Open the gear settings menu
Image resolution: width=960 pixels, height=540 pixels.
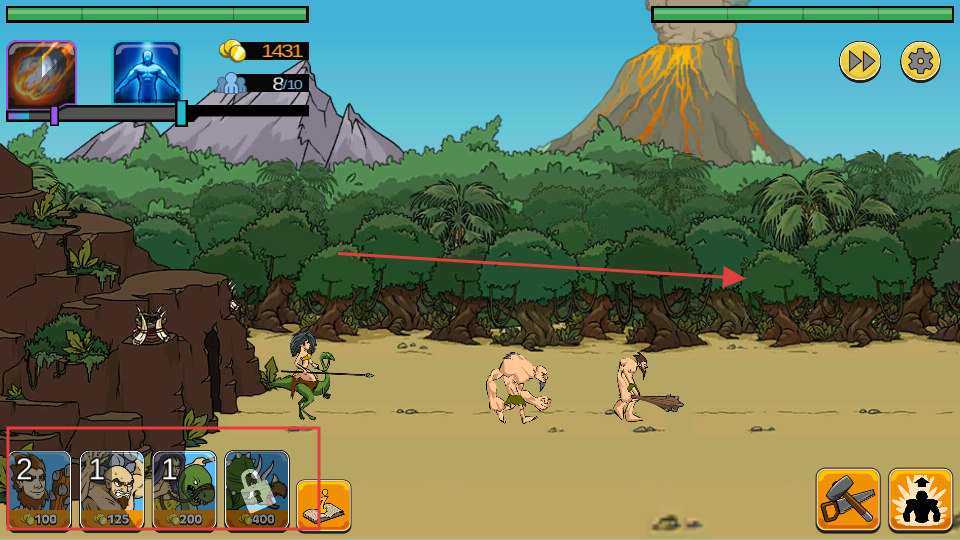[x=920, y=62]
